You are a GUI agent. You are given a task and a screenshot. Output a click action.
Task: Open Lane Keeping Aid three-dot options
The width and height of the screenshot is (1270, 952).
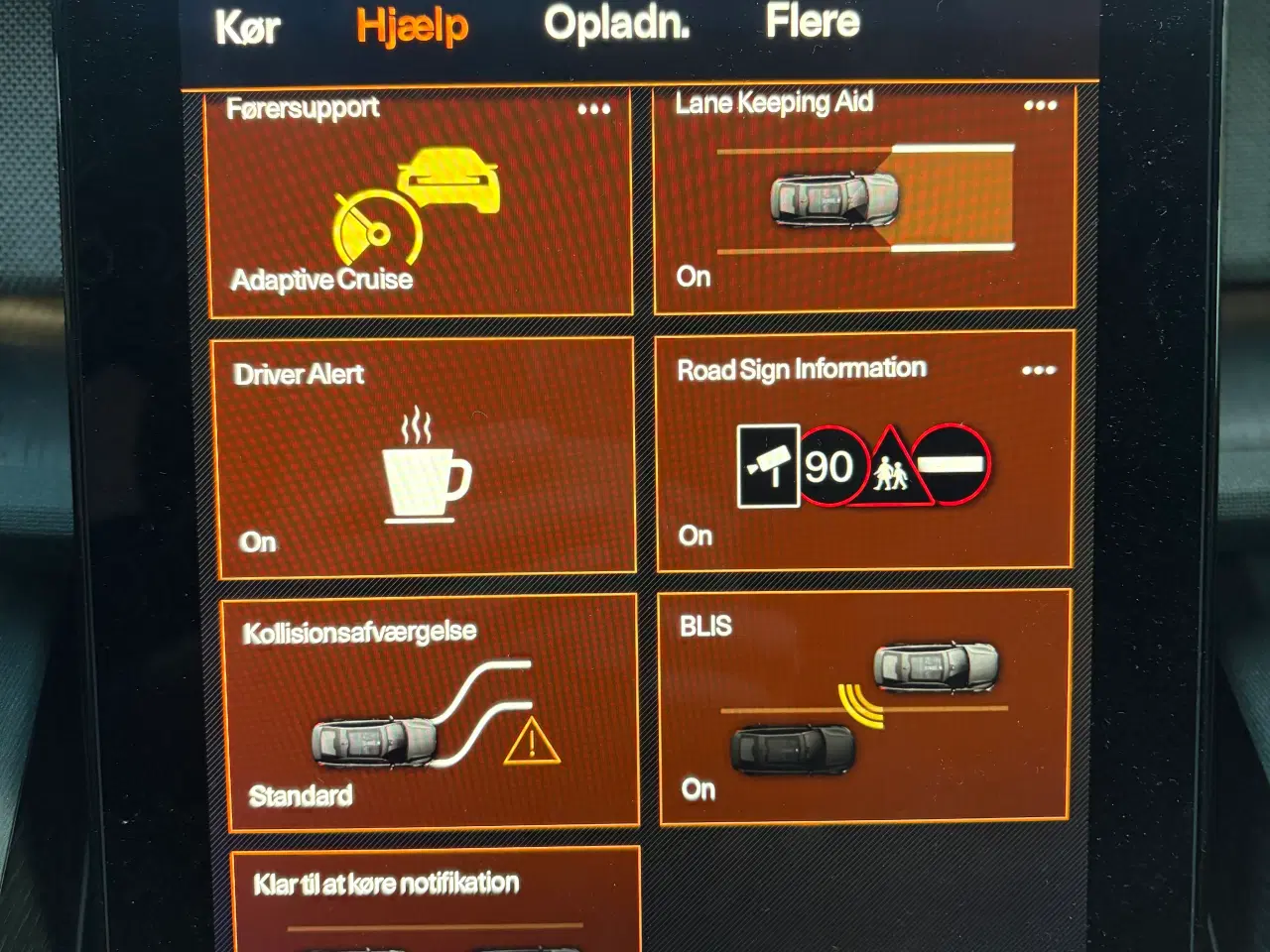tap(1040, 105)
